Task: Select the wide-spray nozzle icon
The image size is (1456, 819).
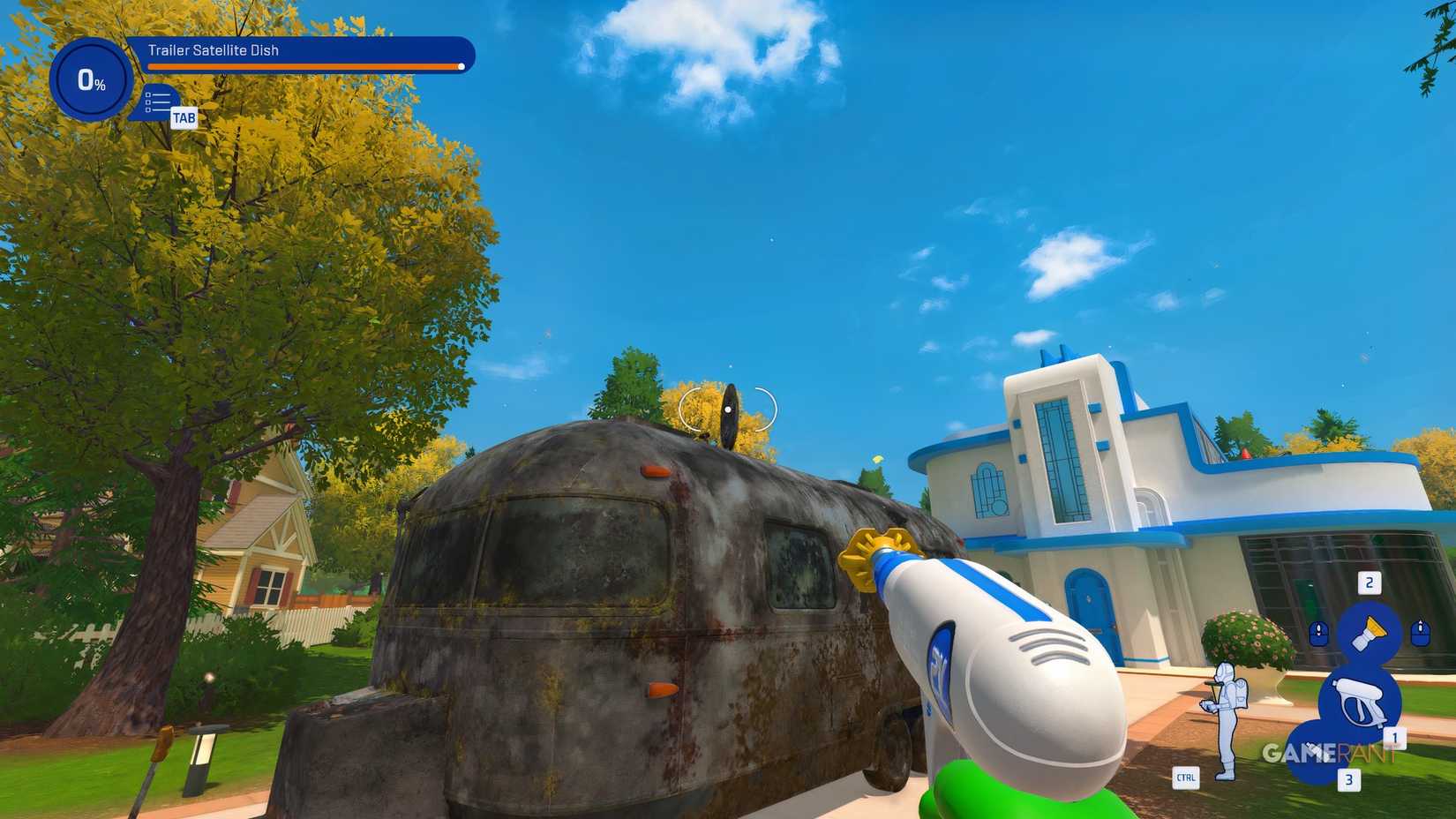Action: [1370, 632]
